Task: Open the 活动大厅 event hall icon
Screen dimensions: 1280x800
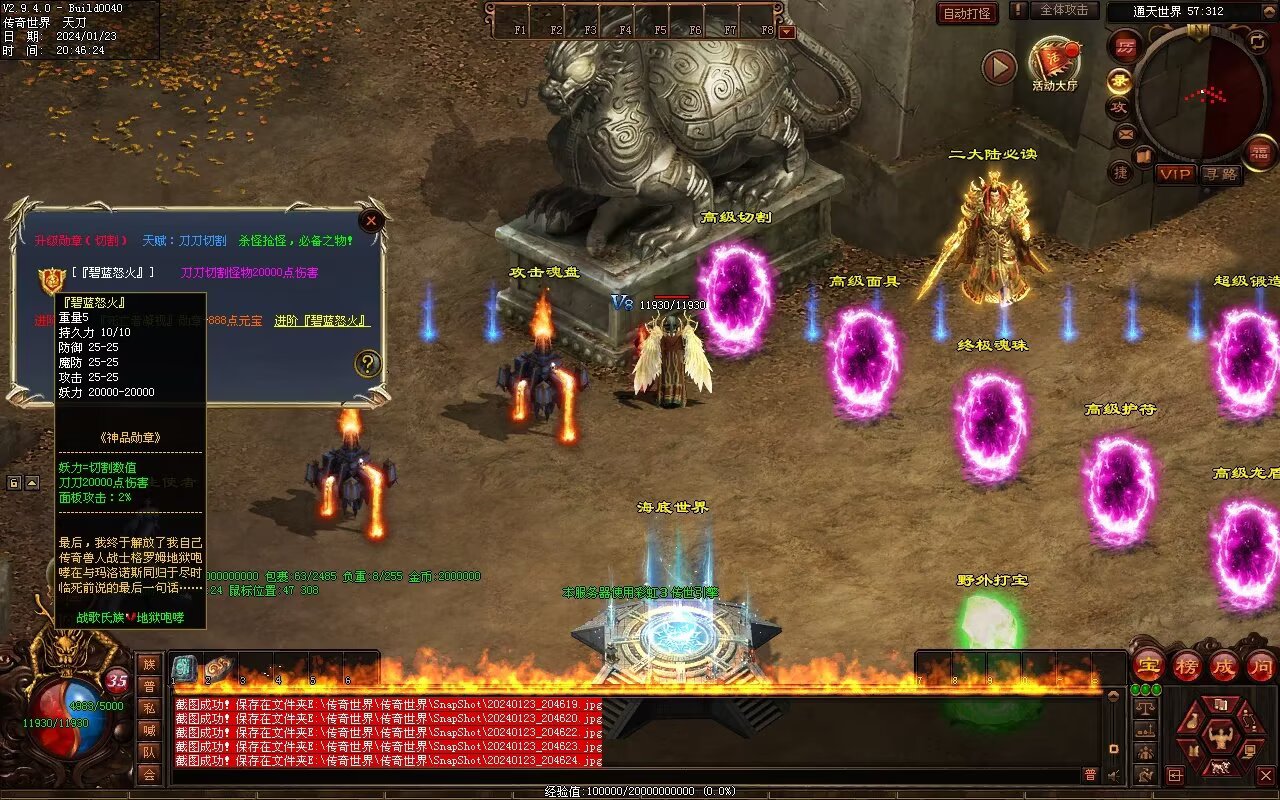Action: pos(1054,63)
